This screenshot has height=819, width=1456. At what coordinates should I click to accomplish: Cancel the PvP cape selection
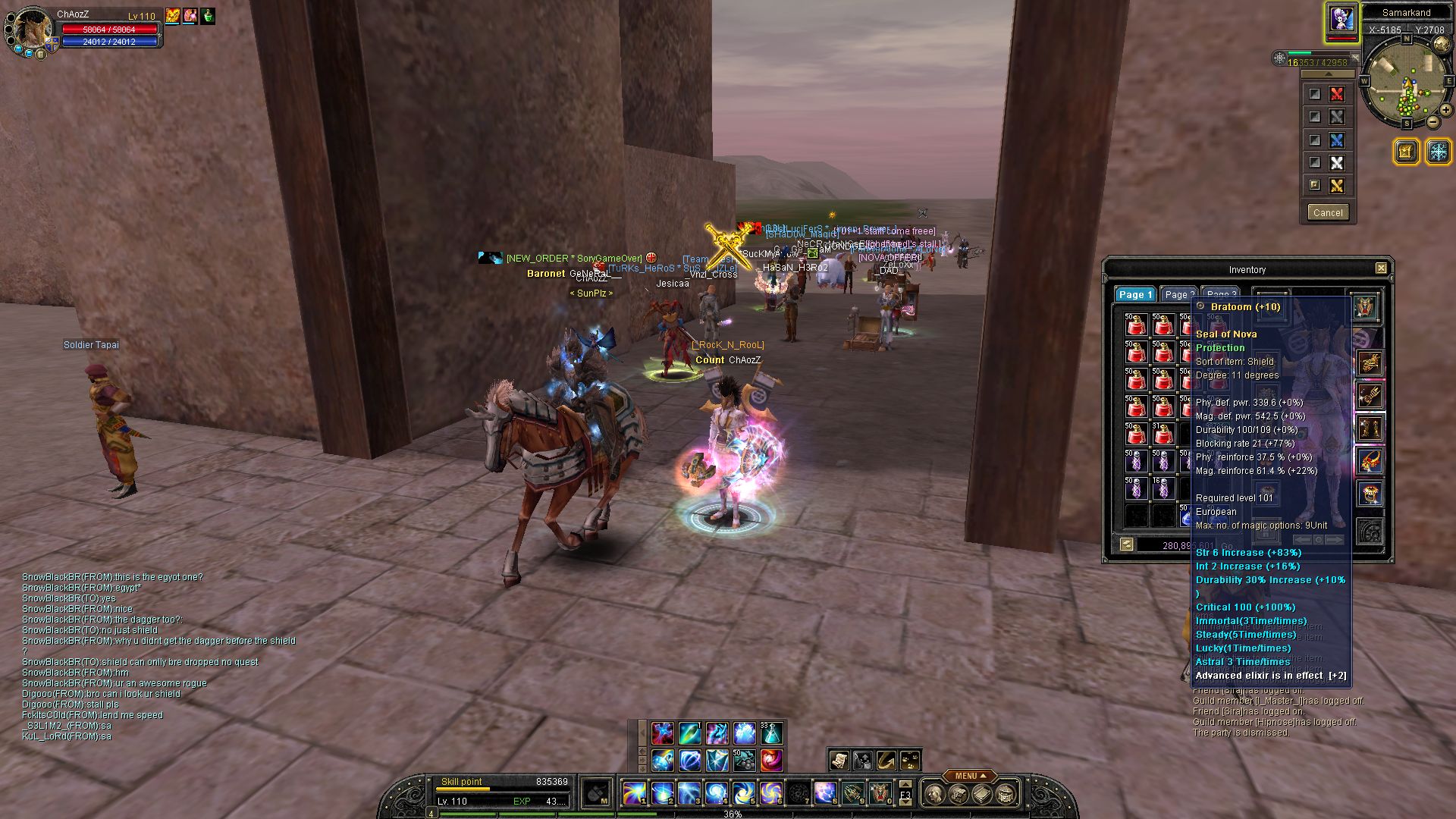(1327, 212)
